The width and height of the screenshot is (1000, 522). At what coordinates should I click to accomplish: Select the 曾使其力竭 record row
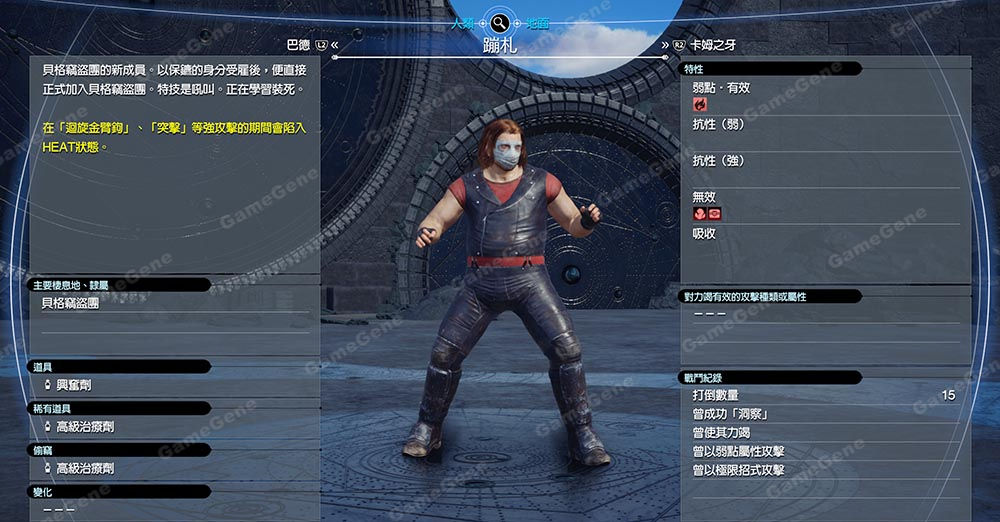[x=823, y=433]
